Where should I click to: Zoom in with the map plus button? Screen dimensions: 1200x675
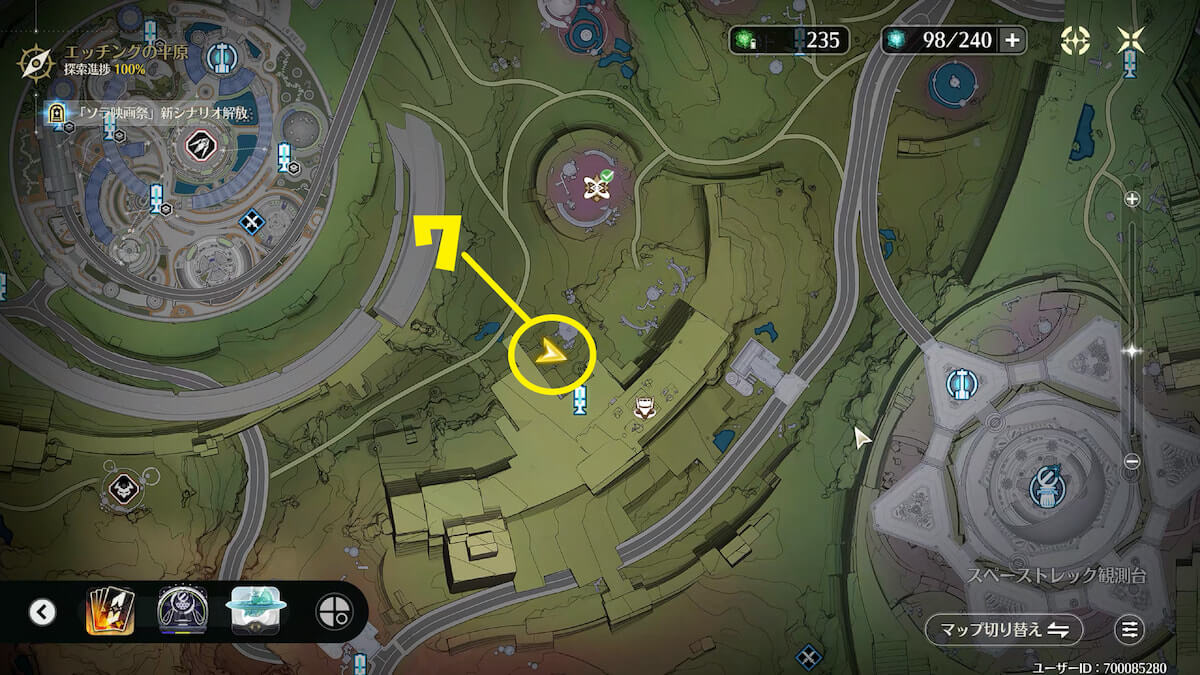click(1132, 199)
